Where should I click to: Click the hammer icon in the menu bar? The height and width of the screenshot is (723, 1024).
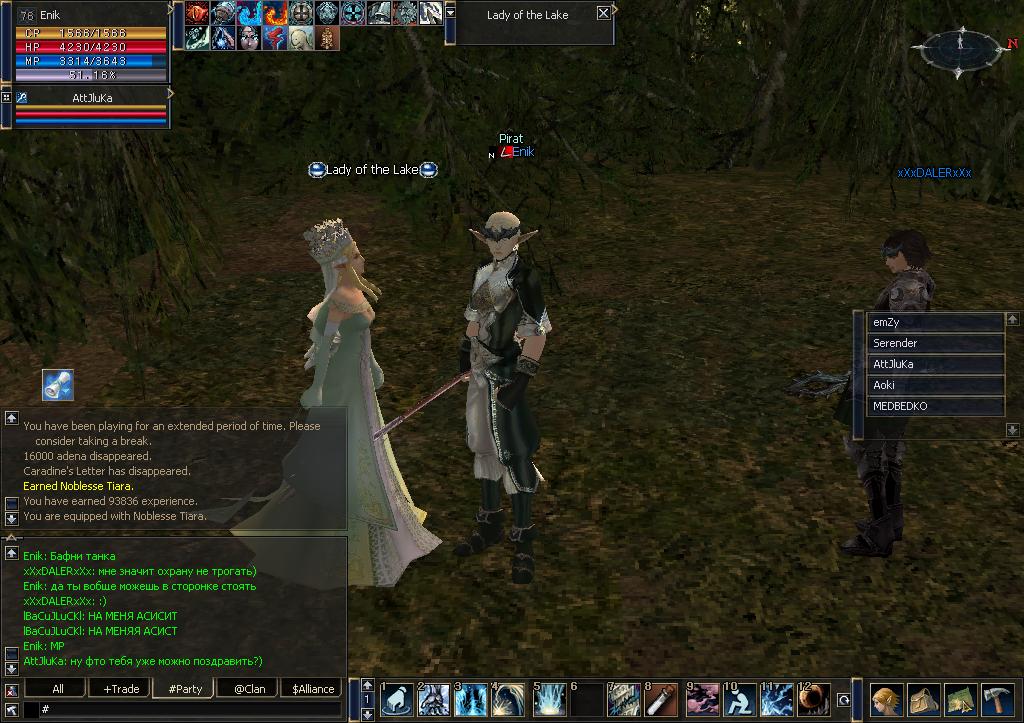click(997, 699)
